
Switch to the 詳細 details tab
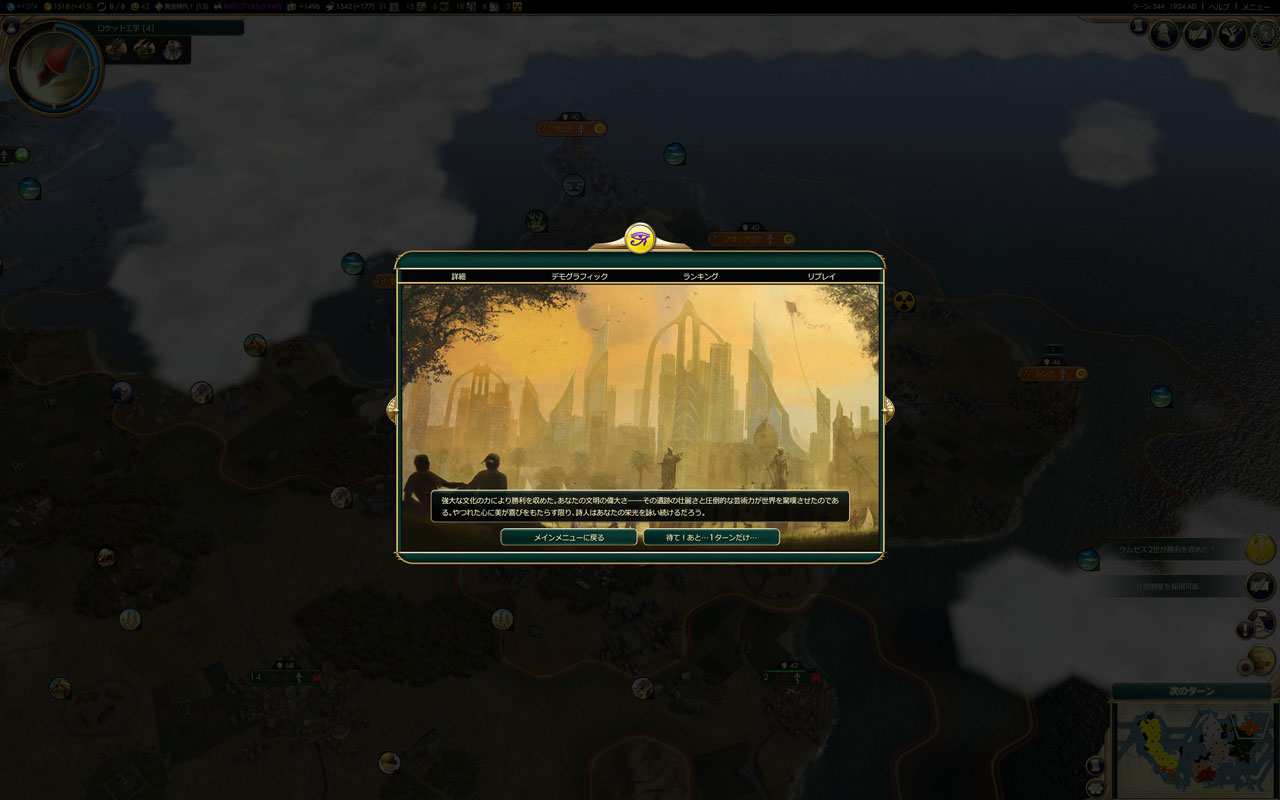[458, 276]
